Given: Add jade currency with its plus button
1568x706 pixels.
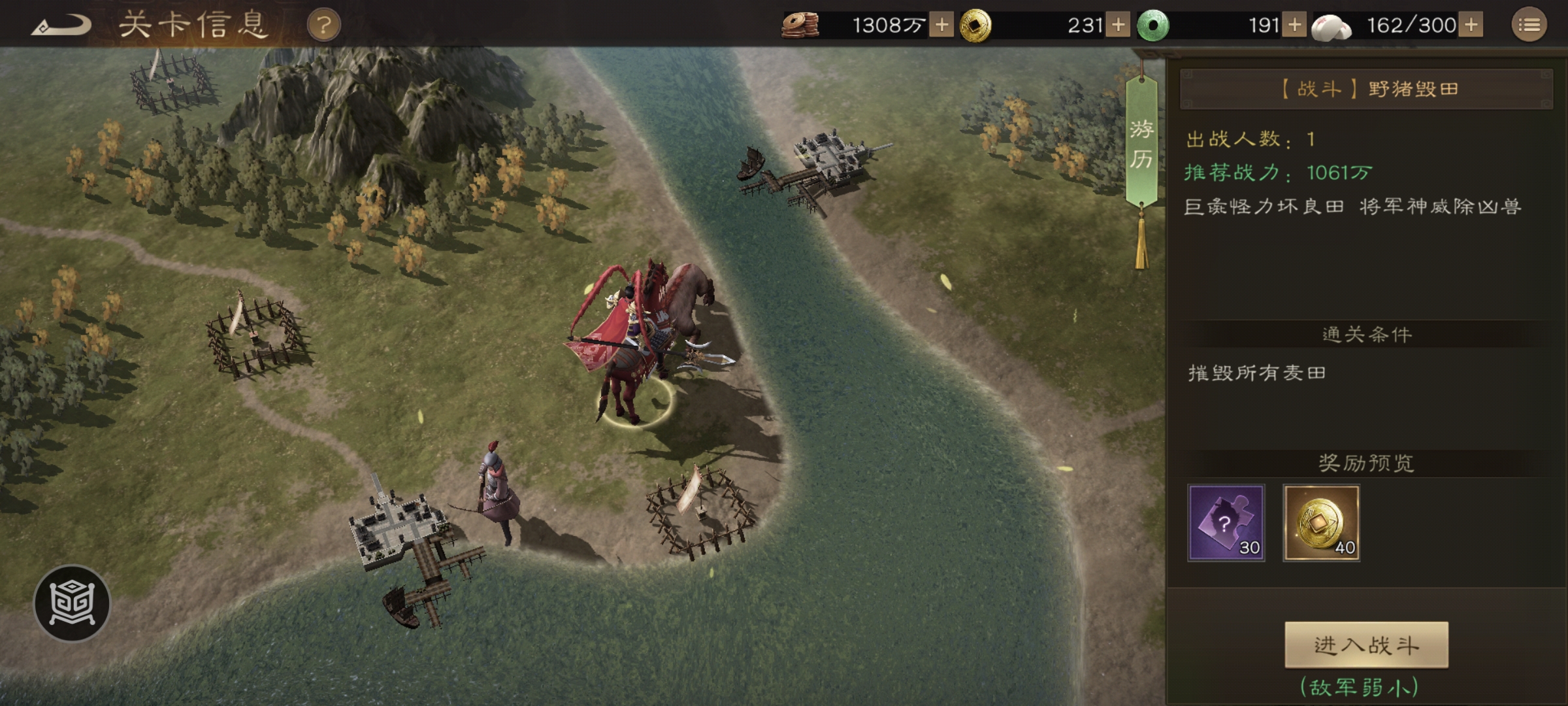Looking at the screenshot, I should click(x=1294, y=25).
